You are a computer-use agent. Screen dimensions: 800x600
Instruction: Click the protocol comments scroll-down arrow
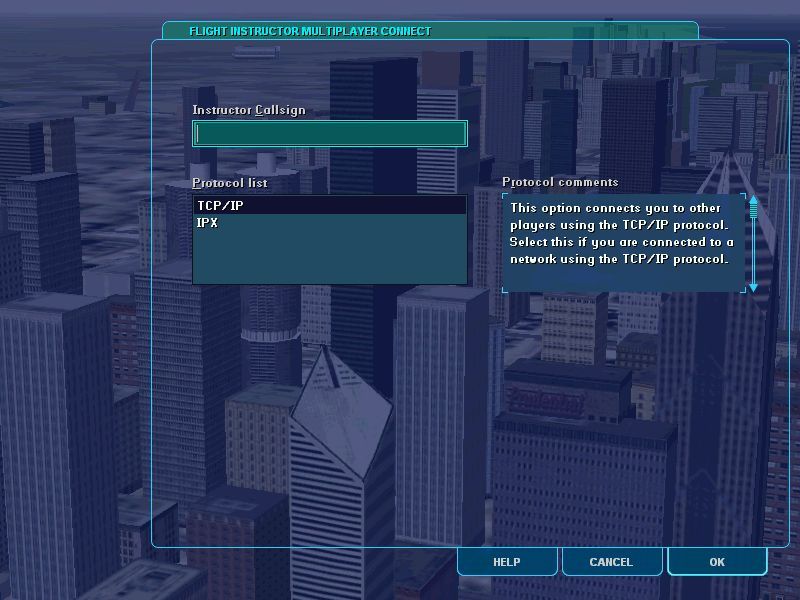click(x=753, y=287)
